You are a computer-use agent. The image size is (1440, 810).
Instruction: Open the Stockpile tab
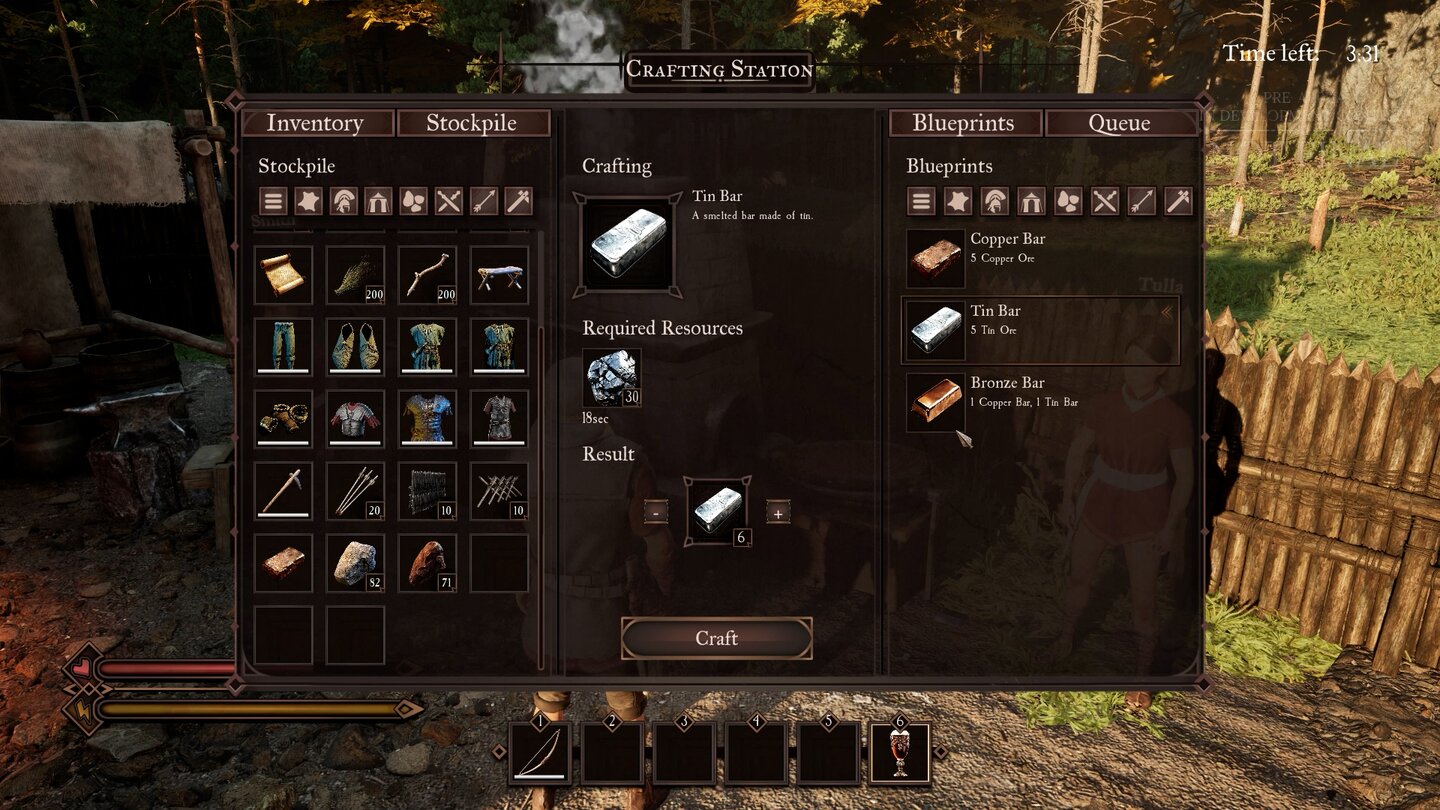[472, 123]
